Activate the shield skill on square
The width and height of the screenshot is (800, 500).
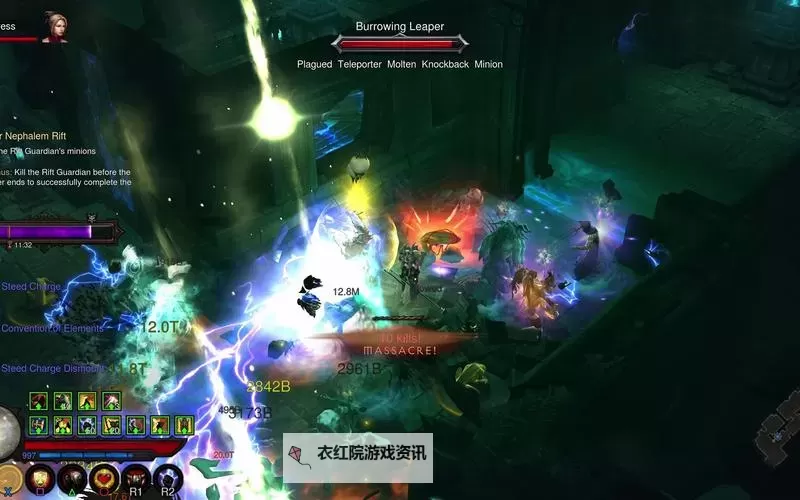[x=40, y=479]
